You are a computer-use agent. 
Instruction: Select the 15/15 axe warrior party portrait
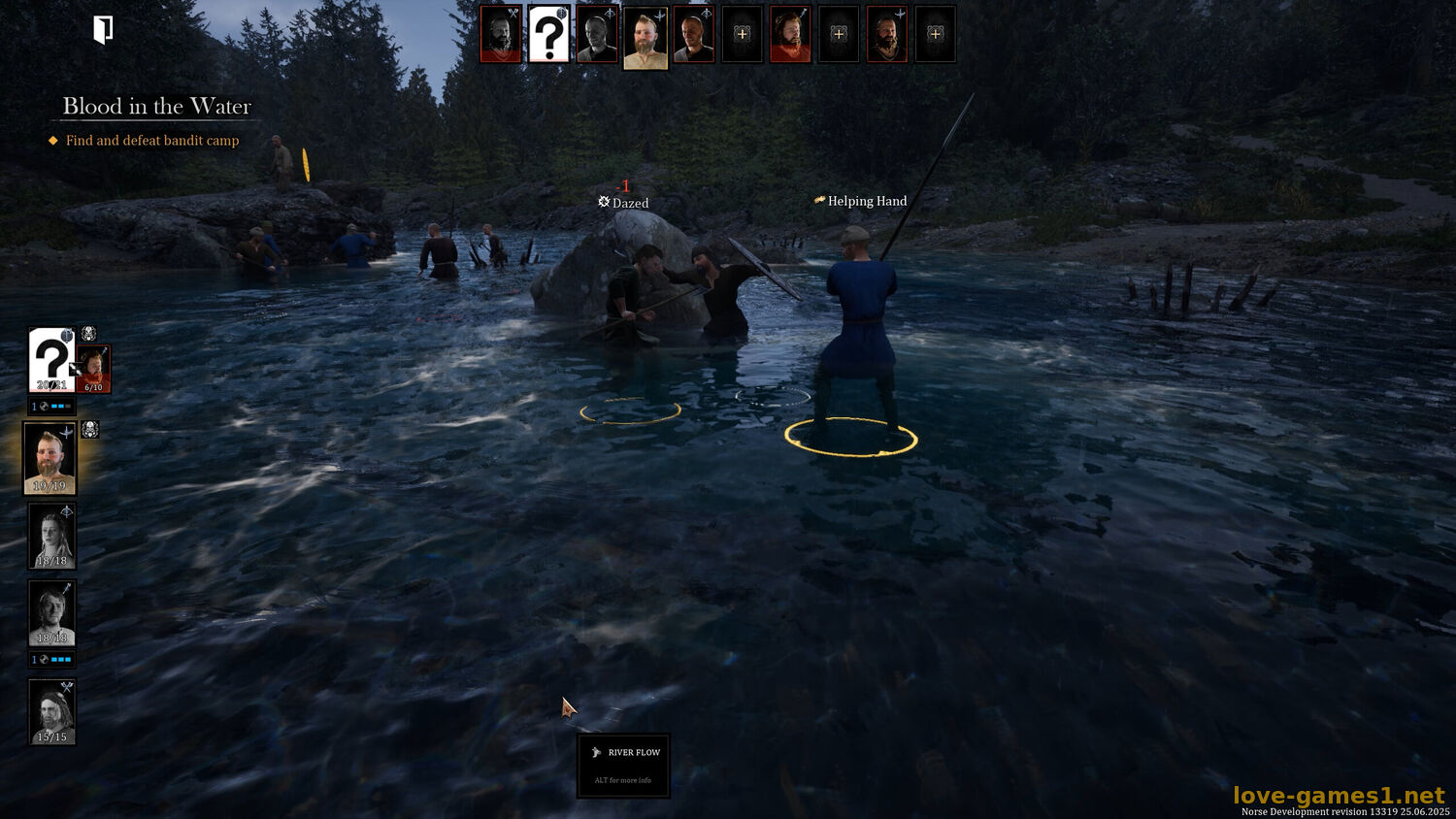click(x=52, y=711)
